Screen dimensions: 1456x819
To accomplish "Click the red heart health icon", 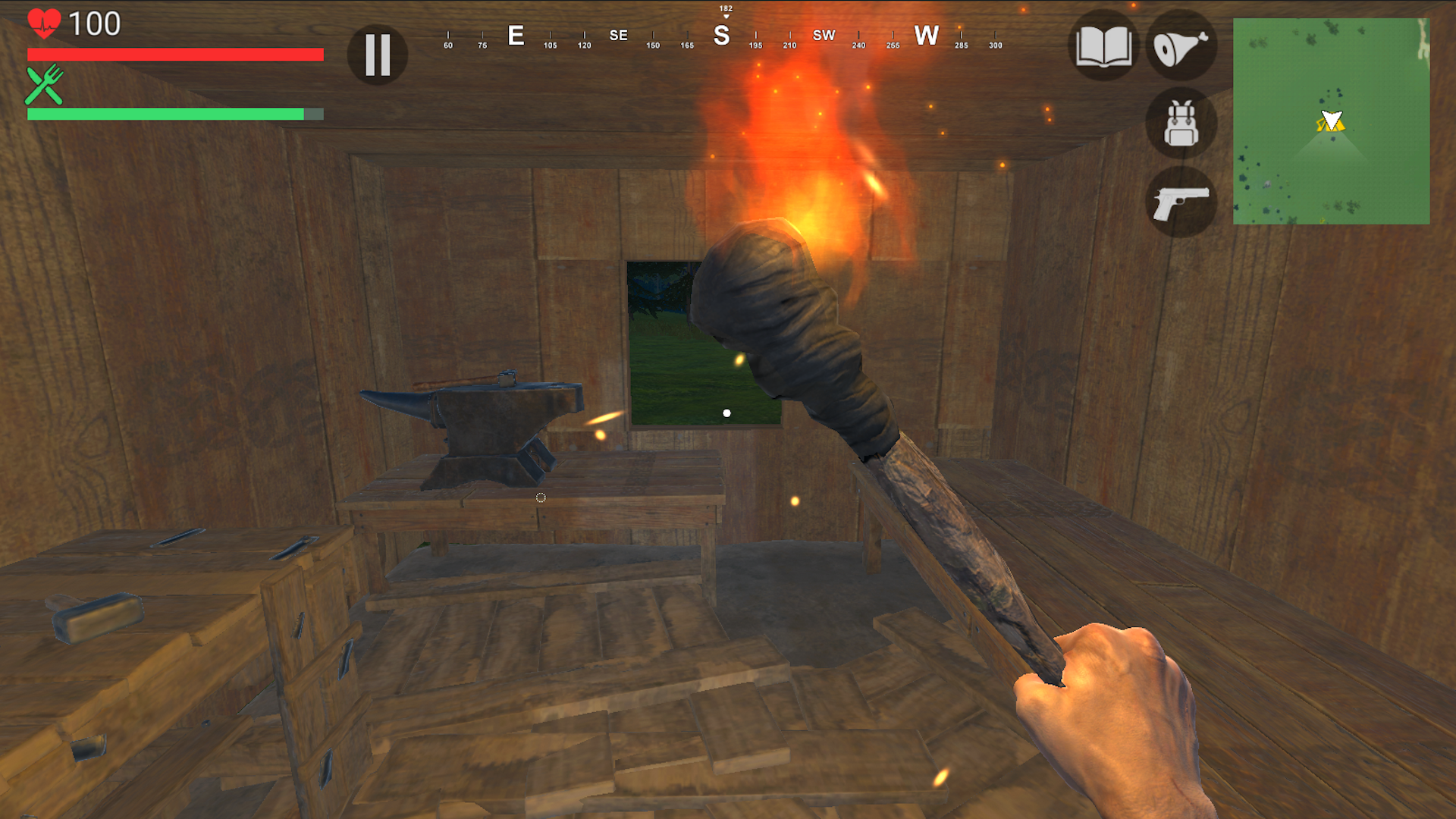I will click(44, 23).
